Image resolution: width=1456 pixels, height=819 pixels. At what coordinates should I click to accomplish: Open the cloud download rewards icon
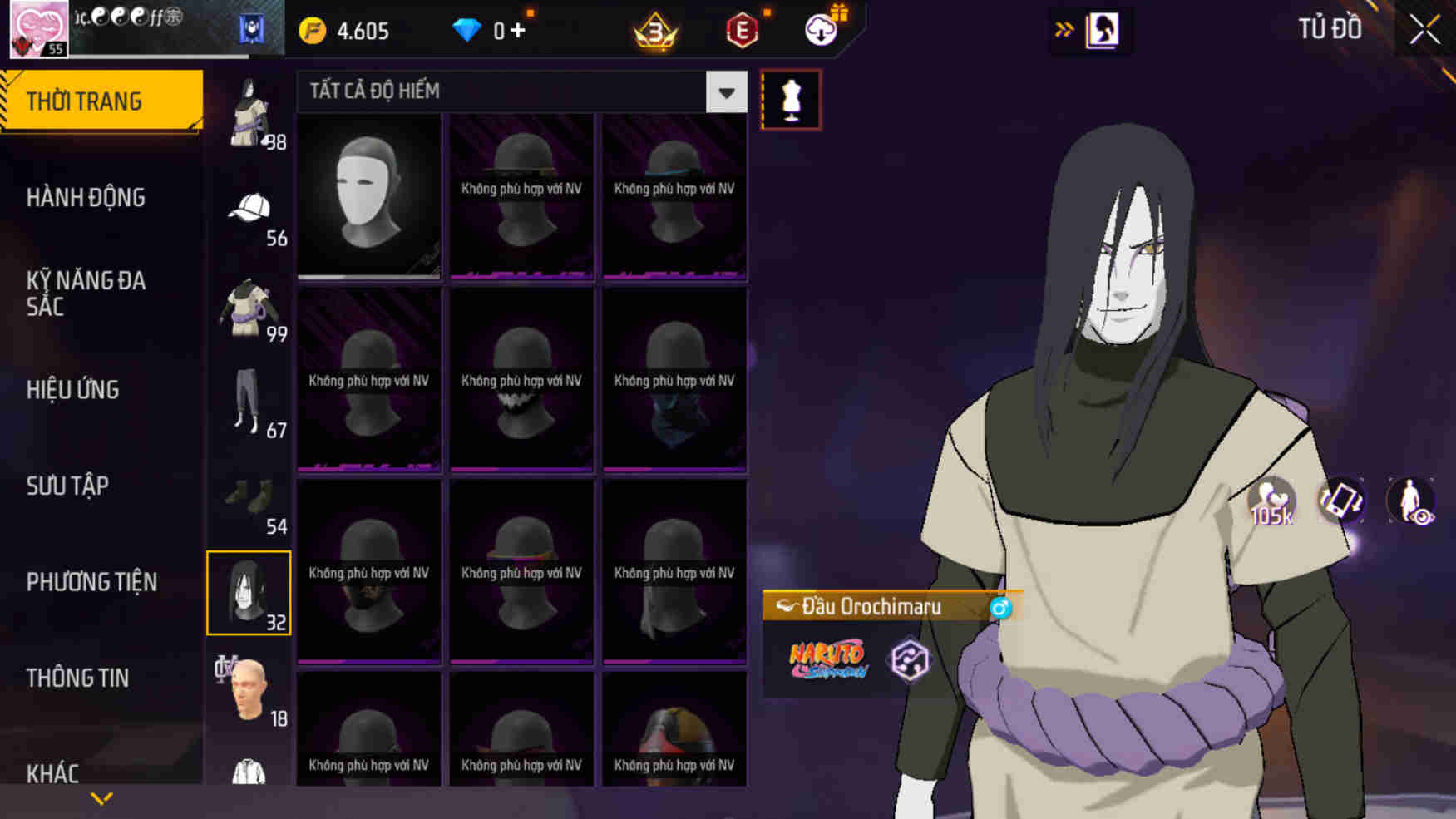click(822, 30)
